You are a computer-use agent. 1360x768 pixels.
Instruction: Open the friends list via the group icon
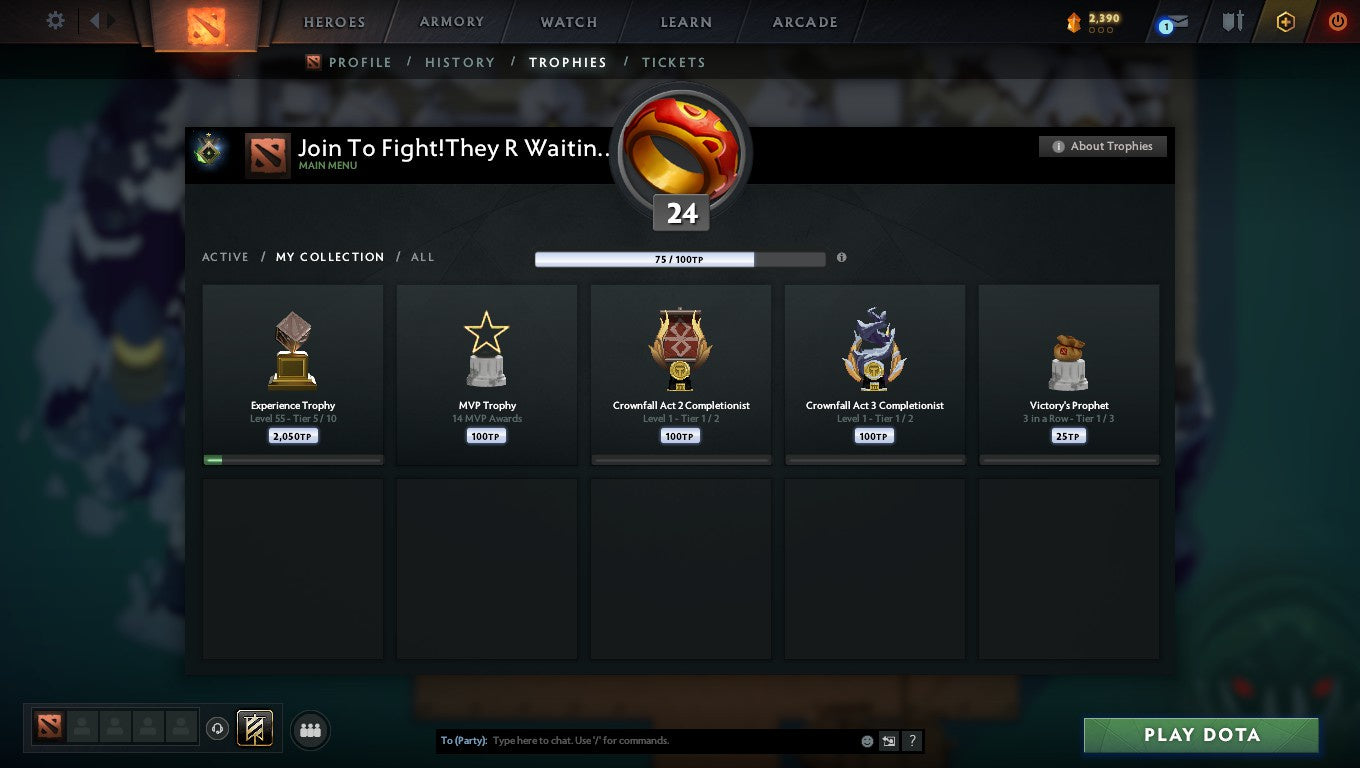310,730
